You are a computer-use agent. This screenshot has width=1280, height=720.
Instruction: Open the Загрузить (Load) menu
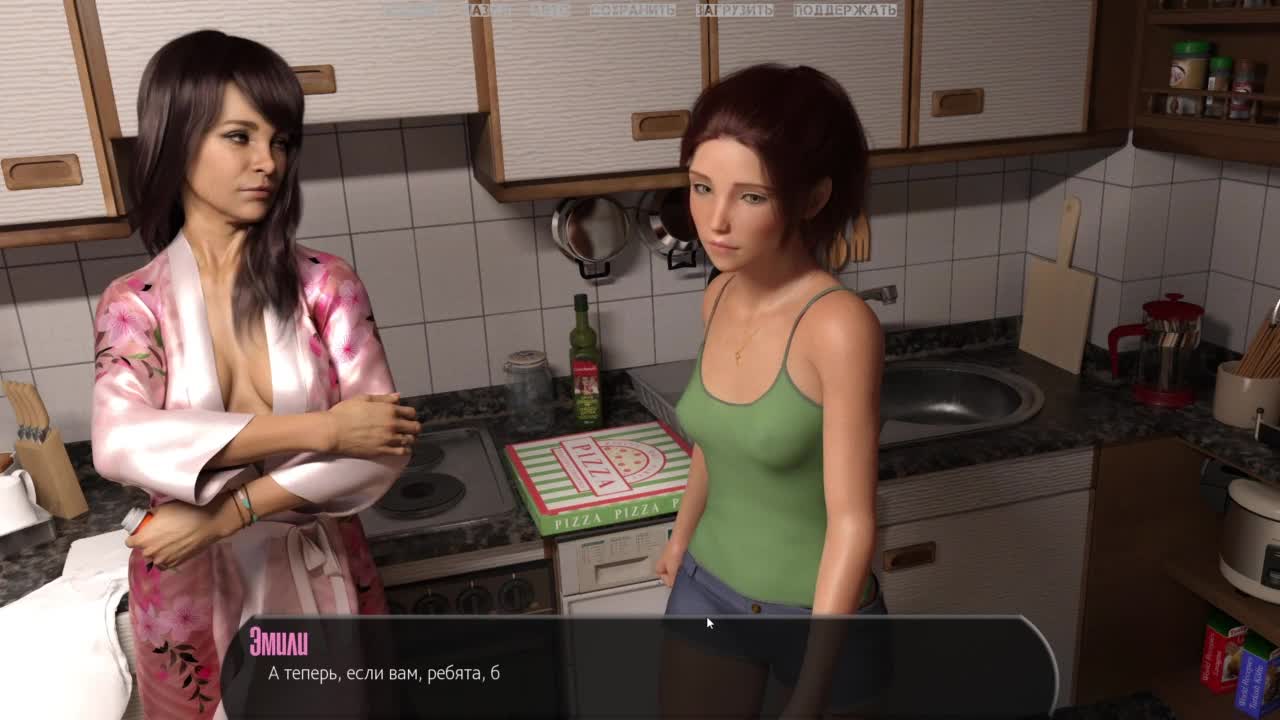[734, 10]
